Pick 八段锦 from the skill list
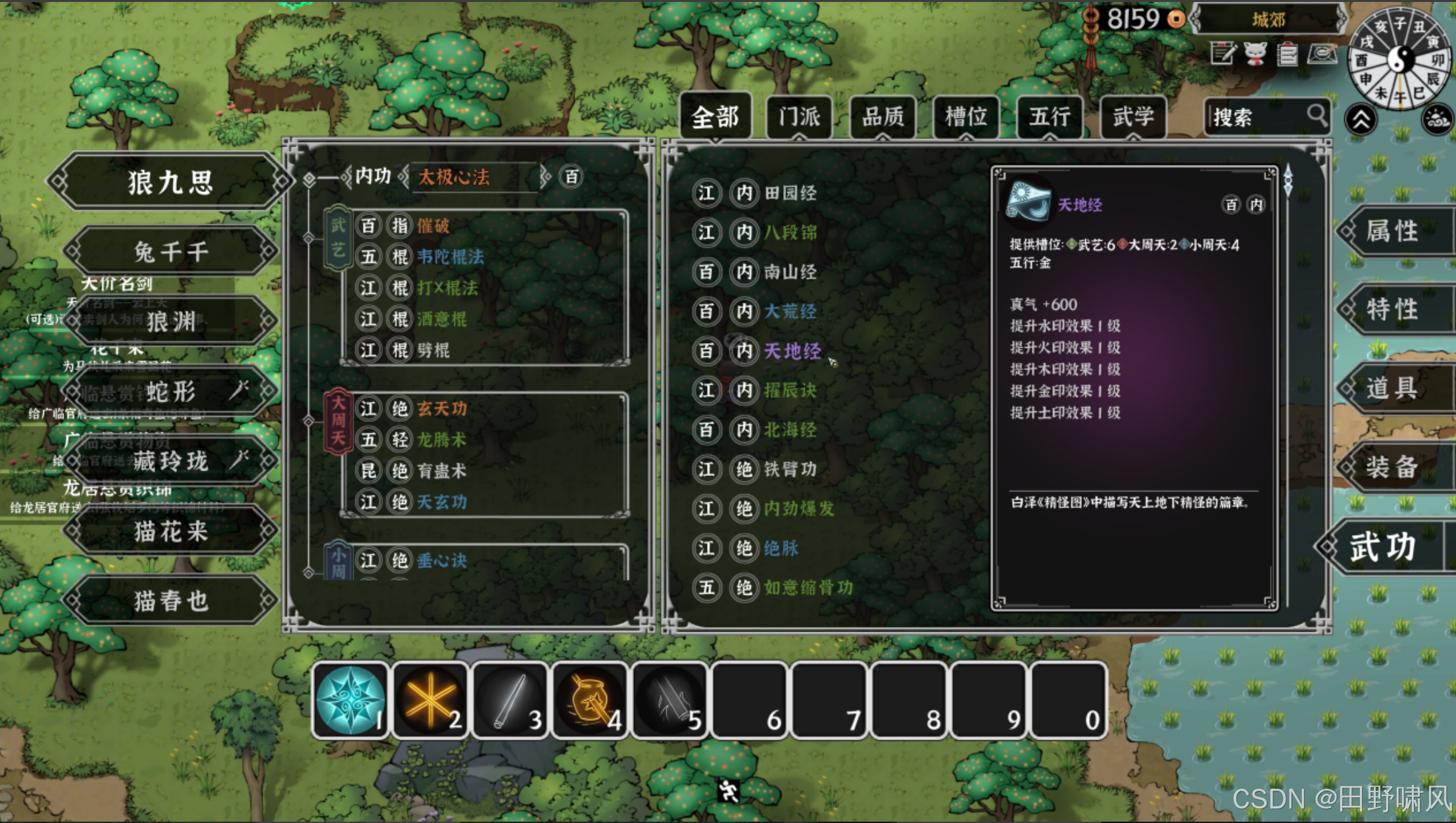The image size is (1456, 823). (790, 233)
